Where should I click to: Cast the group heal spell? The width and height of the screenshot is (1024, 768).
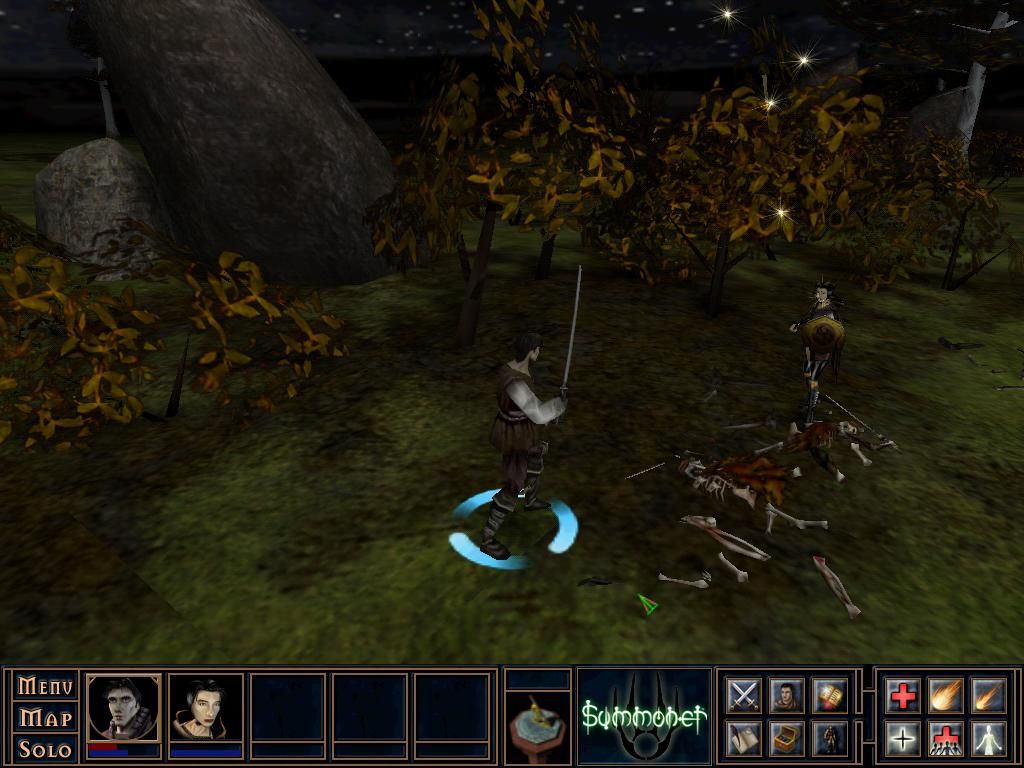(945, 738)
